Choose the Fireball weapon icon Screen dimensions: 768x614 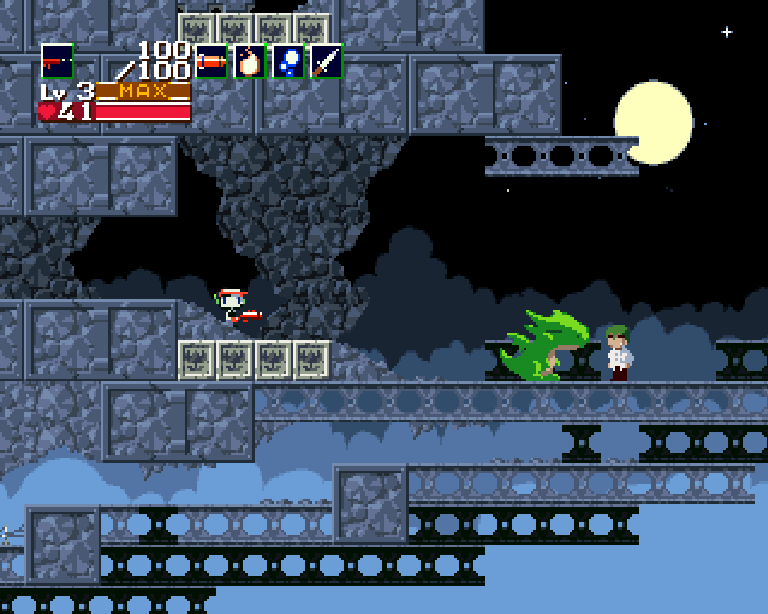[249, 61]
